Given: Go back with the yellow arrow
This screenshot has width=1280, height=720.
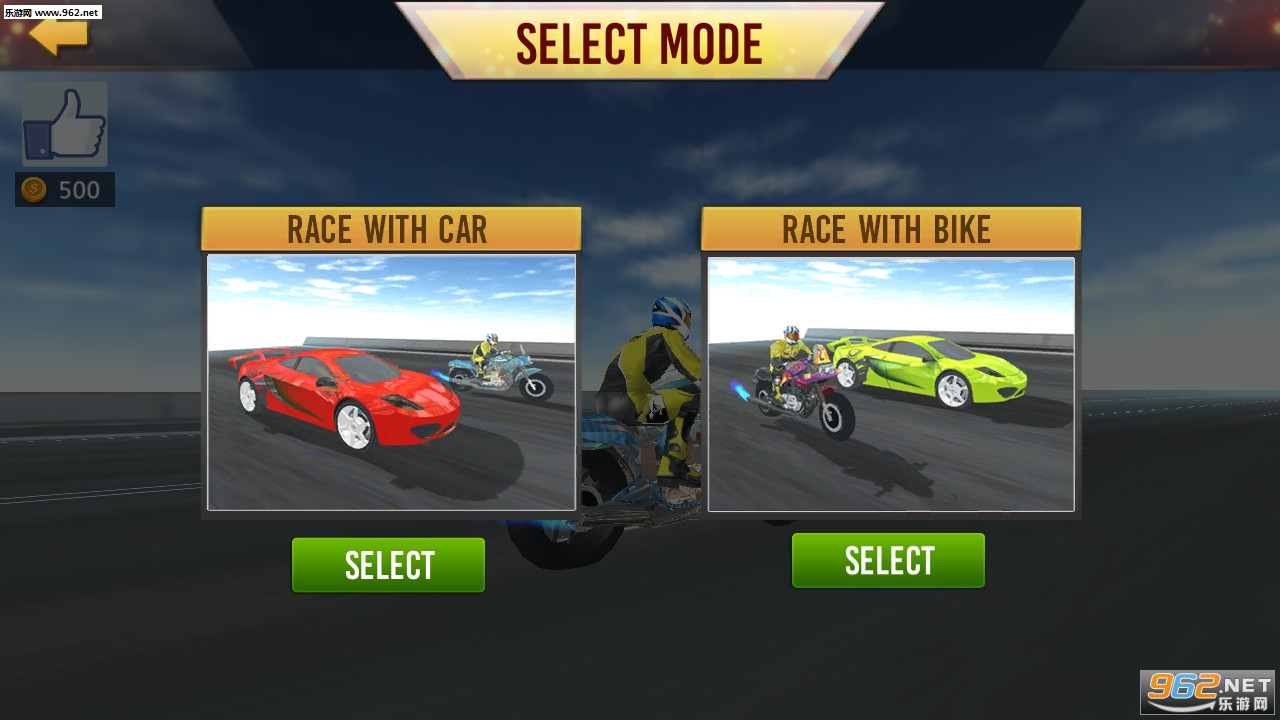Looking at the screenshot, I should point(59,35).
